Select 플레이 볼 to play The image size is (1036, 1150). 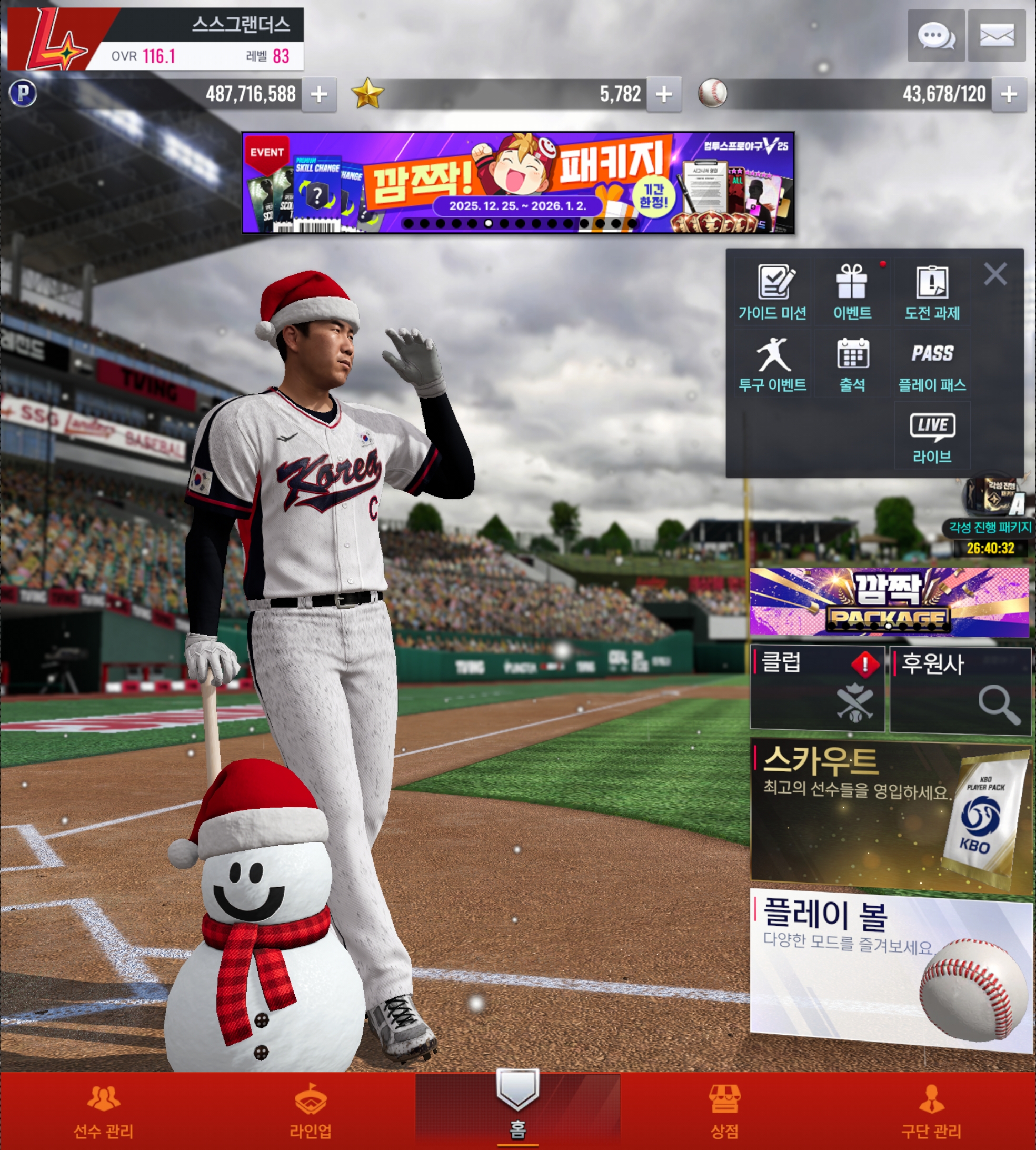point(889,968)
